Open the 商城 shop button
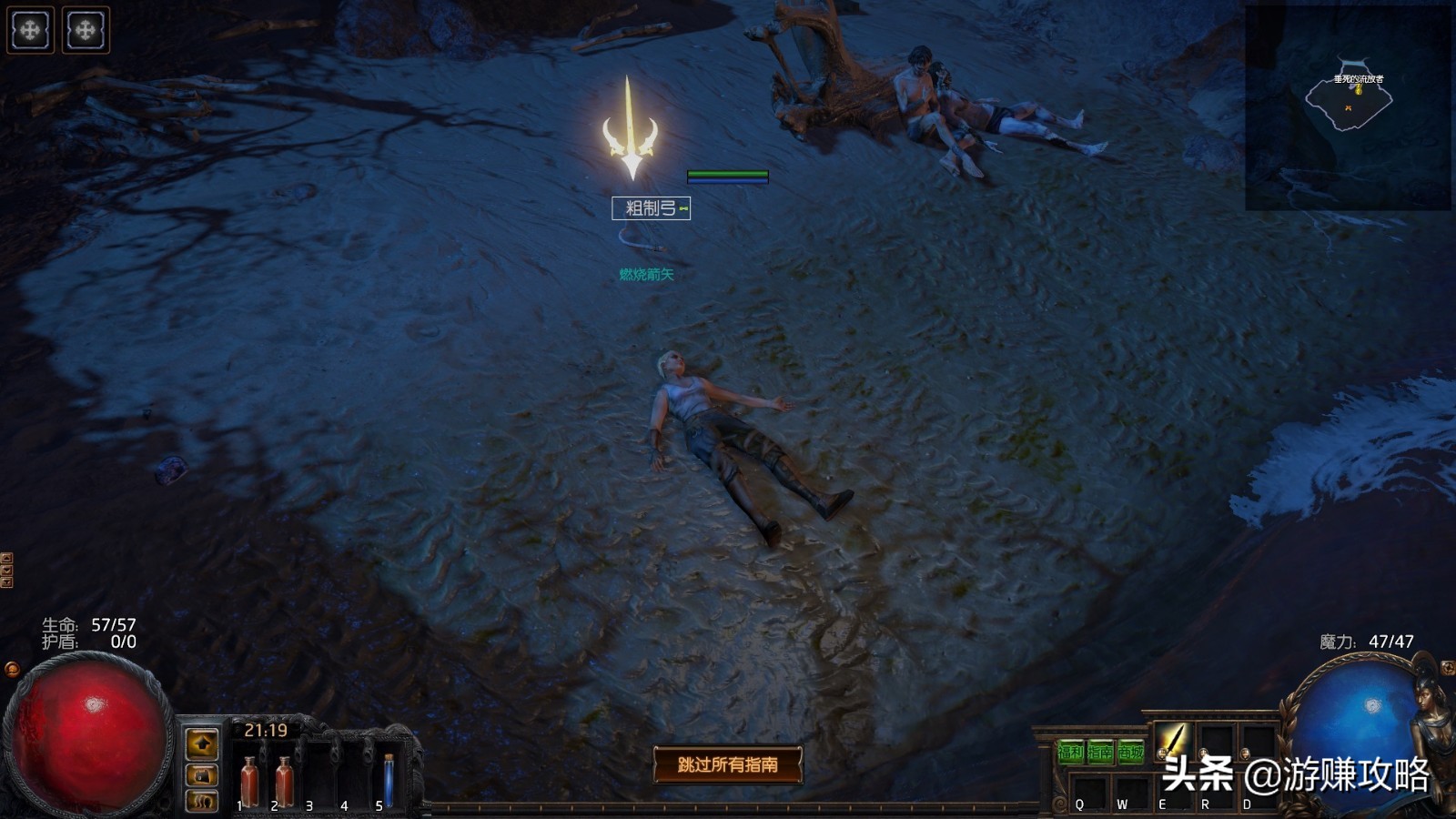 [x=1130, y=753]
